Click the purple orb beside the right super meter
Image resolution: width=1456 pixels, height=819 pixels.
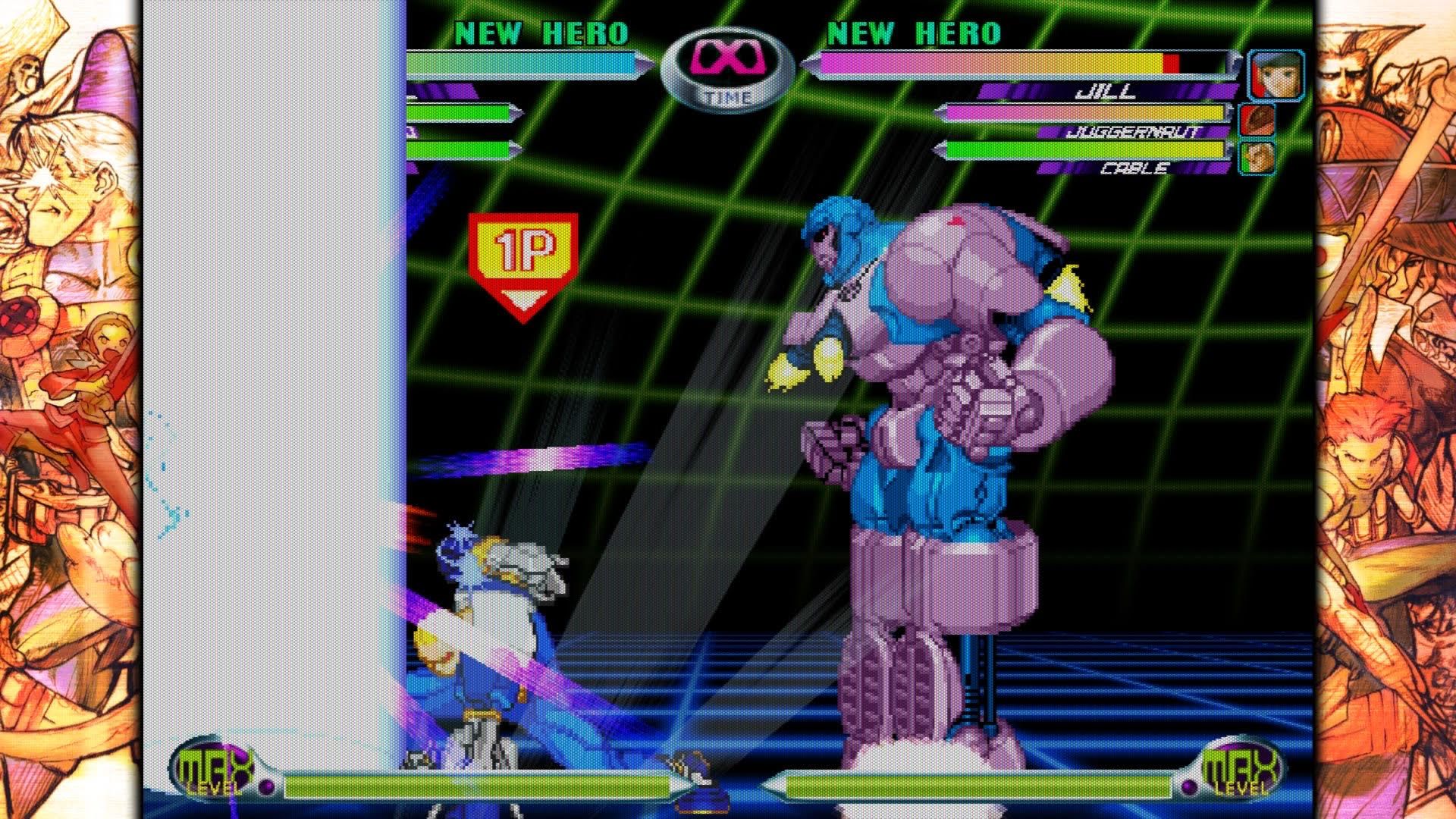[1189, 787]
